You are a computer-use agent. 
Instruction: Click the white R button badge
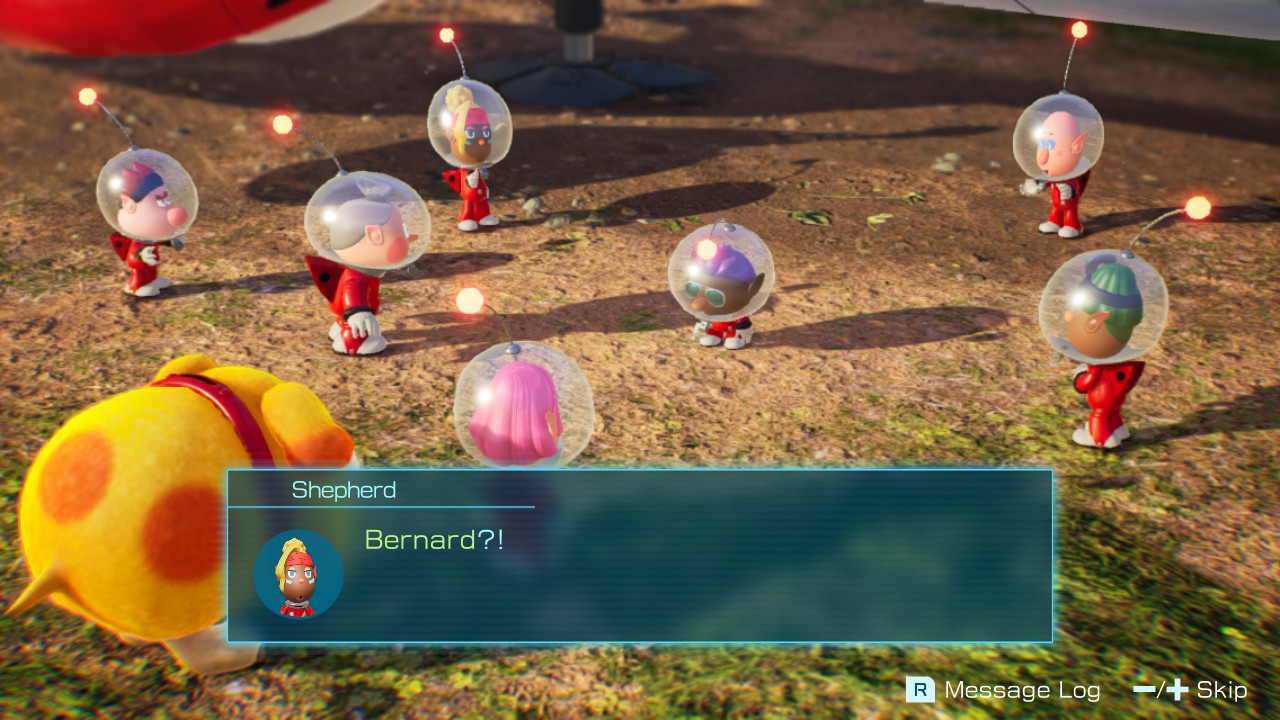920,690
